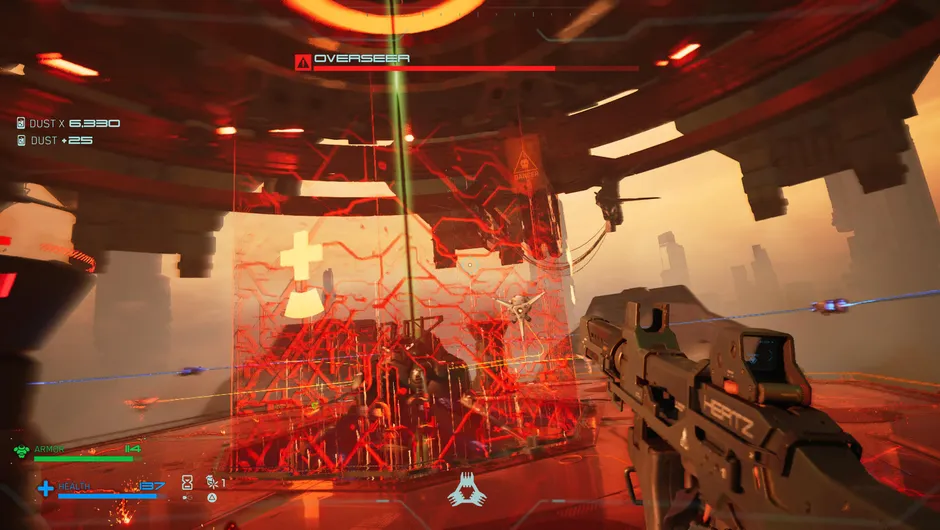The image size is (940, 530).
Task: Click the blue health cross icon
Action: pyautogui.click(x=45, y=488)
